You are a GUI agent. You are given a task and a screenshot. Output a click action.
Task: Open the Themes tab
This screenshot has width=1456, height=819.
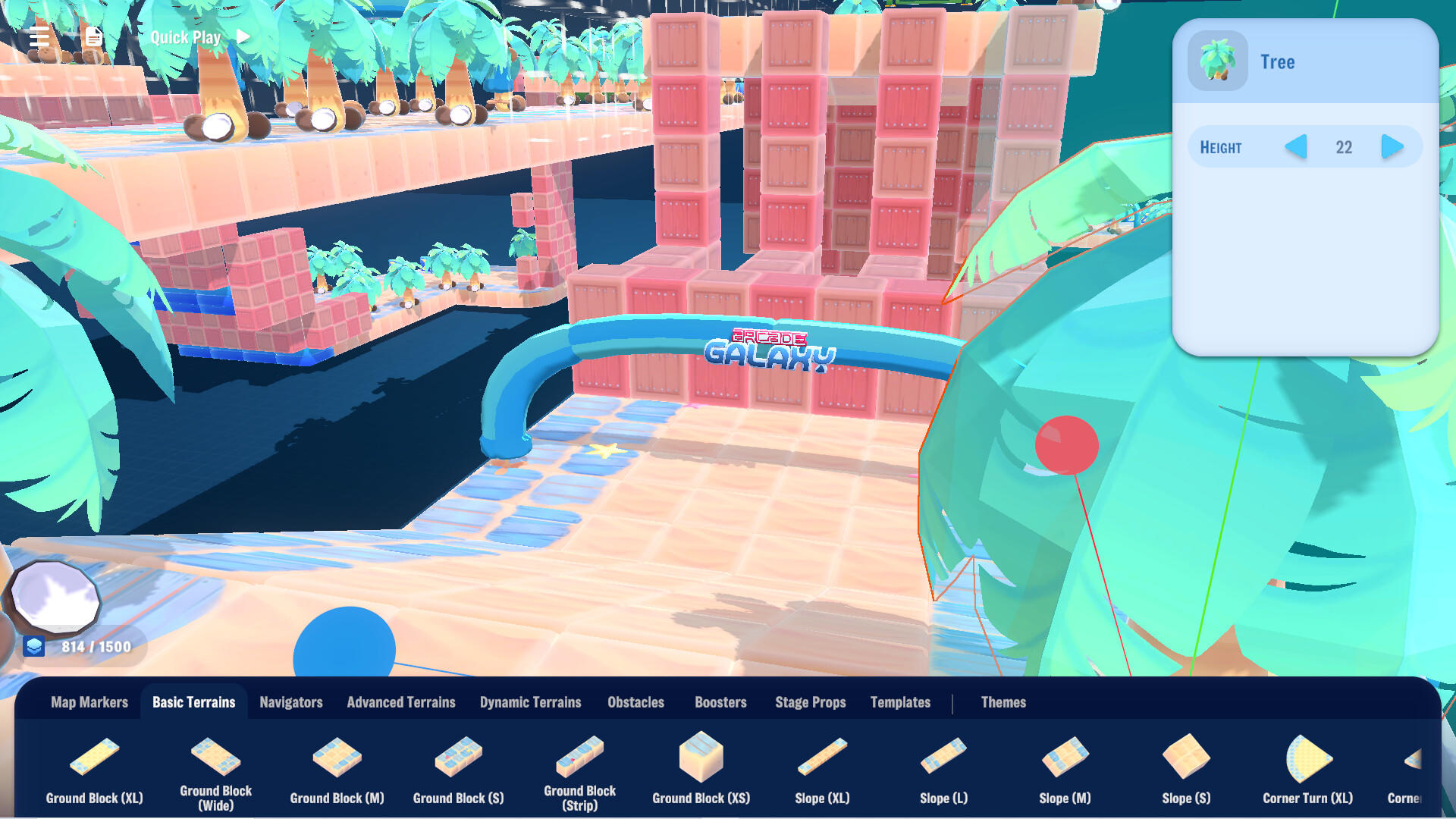click(1004, 702)
